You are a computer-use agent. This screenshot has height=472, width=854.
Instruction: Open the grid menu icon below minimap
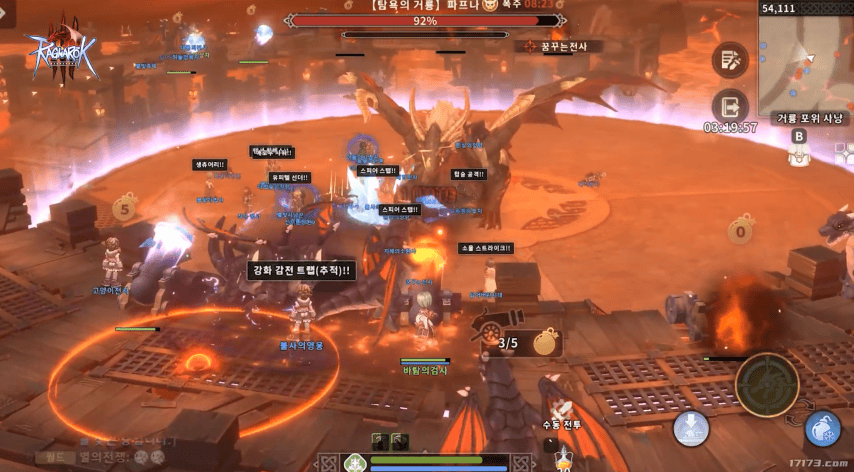pyautogui.click(x=844, y=153)
